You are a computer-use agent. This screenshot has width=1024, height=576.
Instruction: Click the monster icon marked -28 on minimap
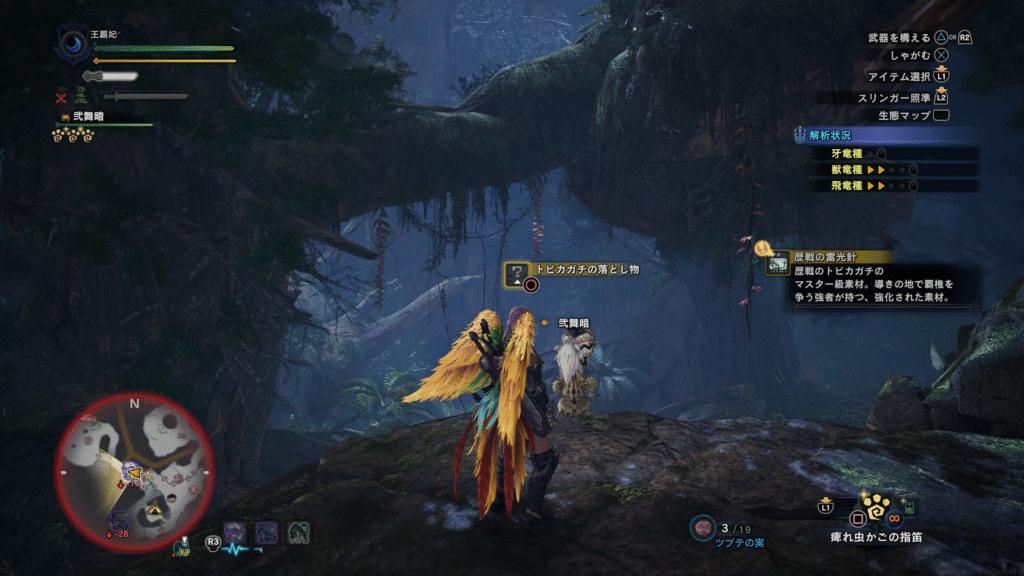coord(119,521)
